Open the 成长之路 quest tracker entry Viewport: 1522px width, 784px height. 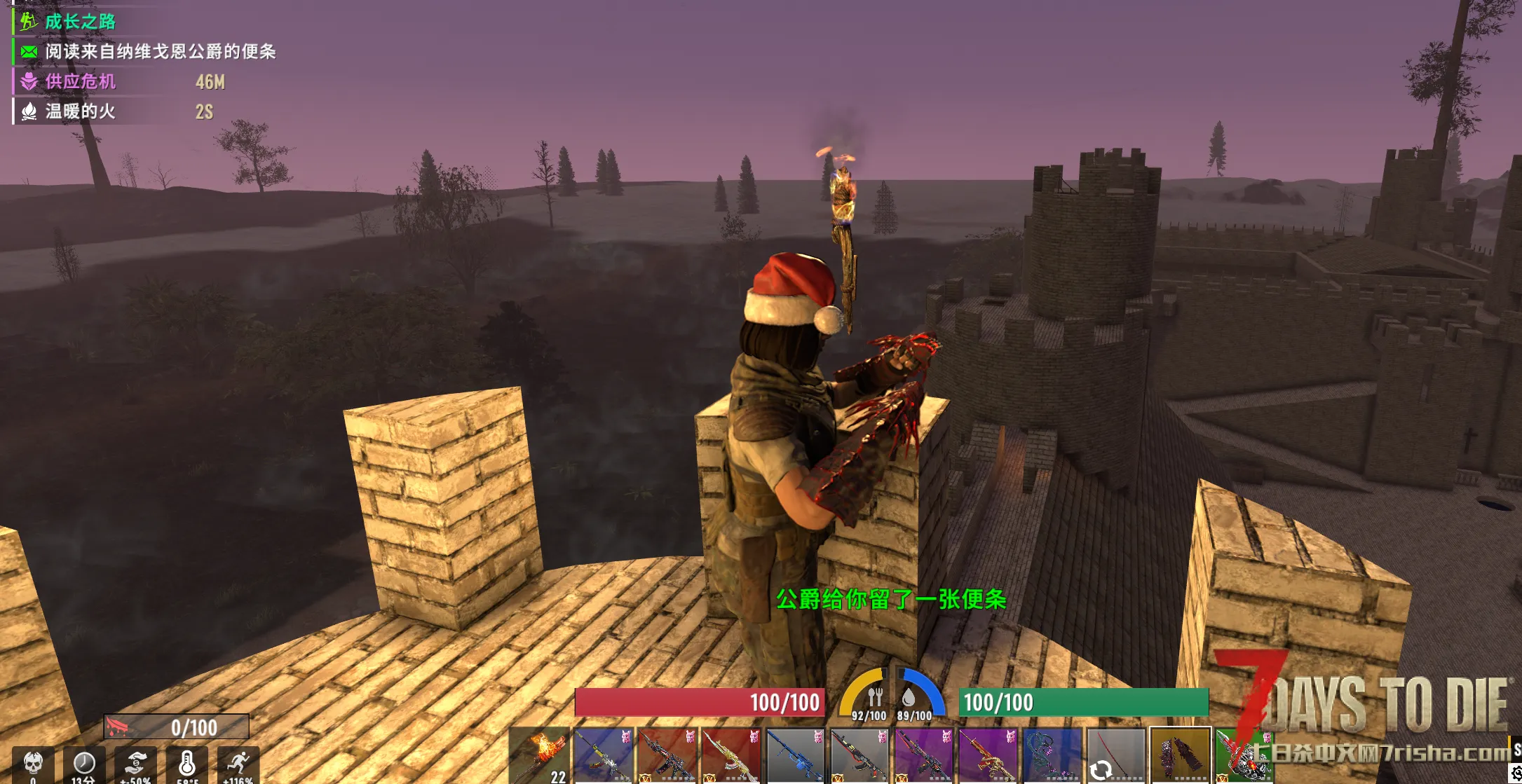[x=81, y=22]
